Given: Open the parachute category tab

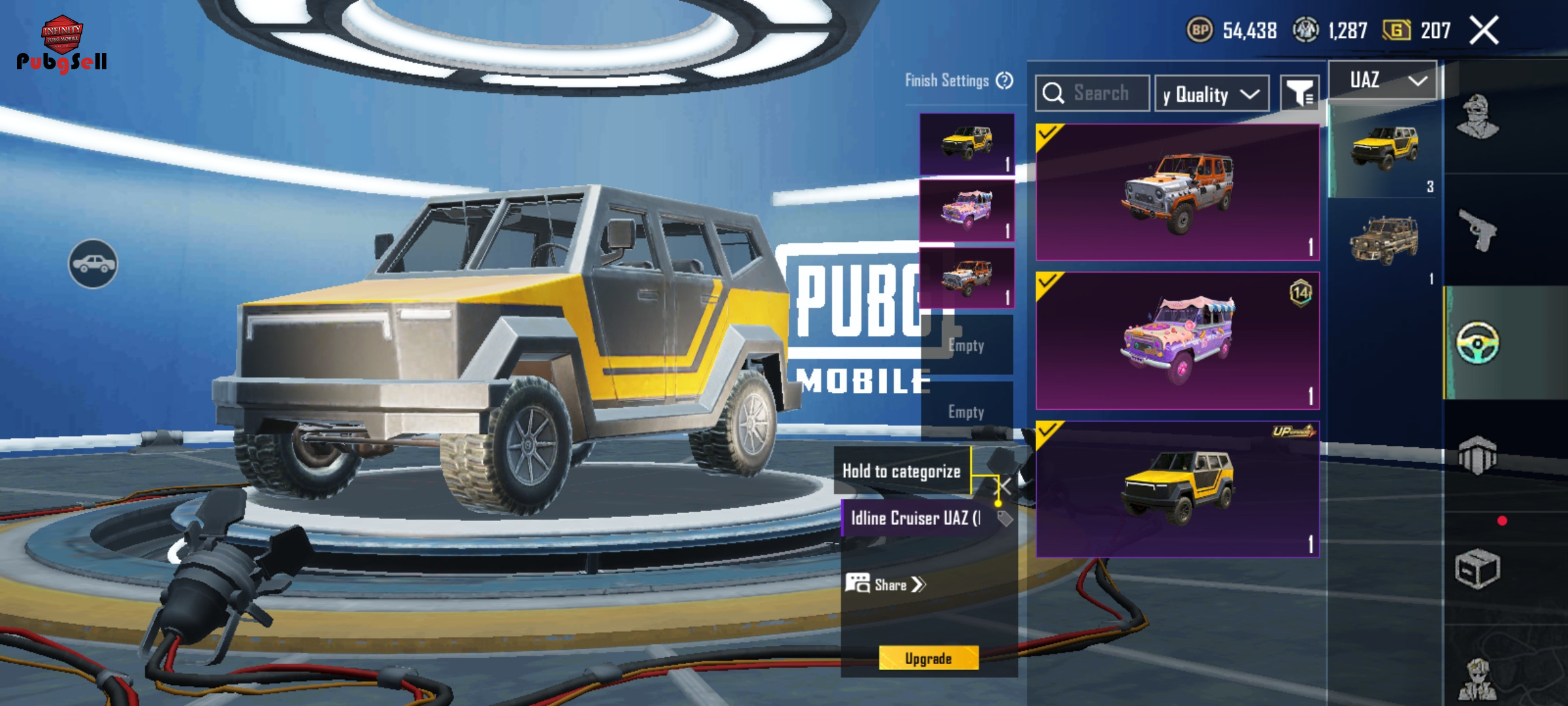Looking at the screenshot, I should 1478,454.
